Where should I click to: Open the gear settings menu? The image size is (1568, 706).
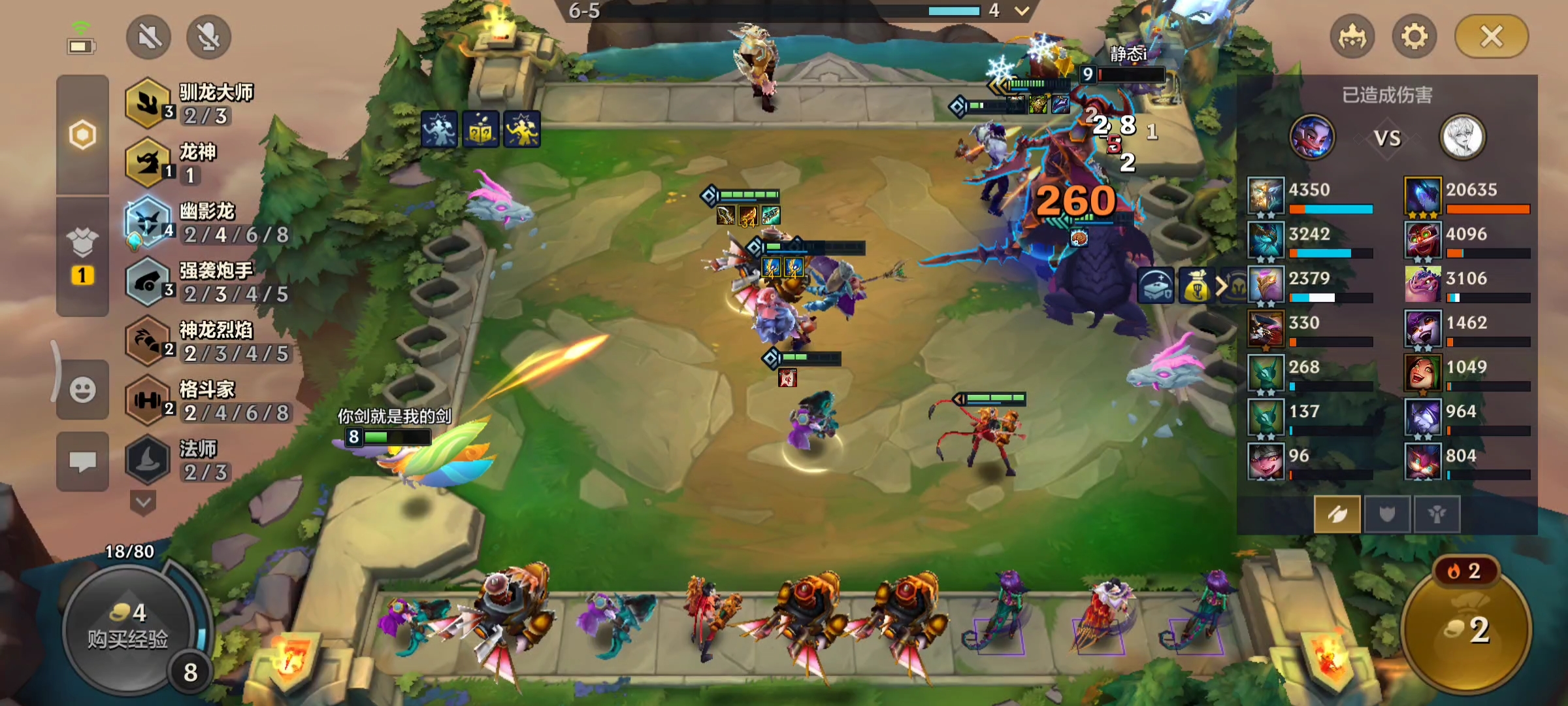tap(1414, 37)
